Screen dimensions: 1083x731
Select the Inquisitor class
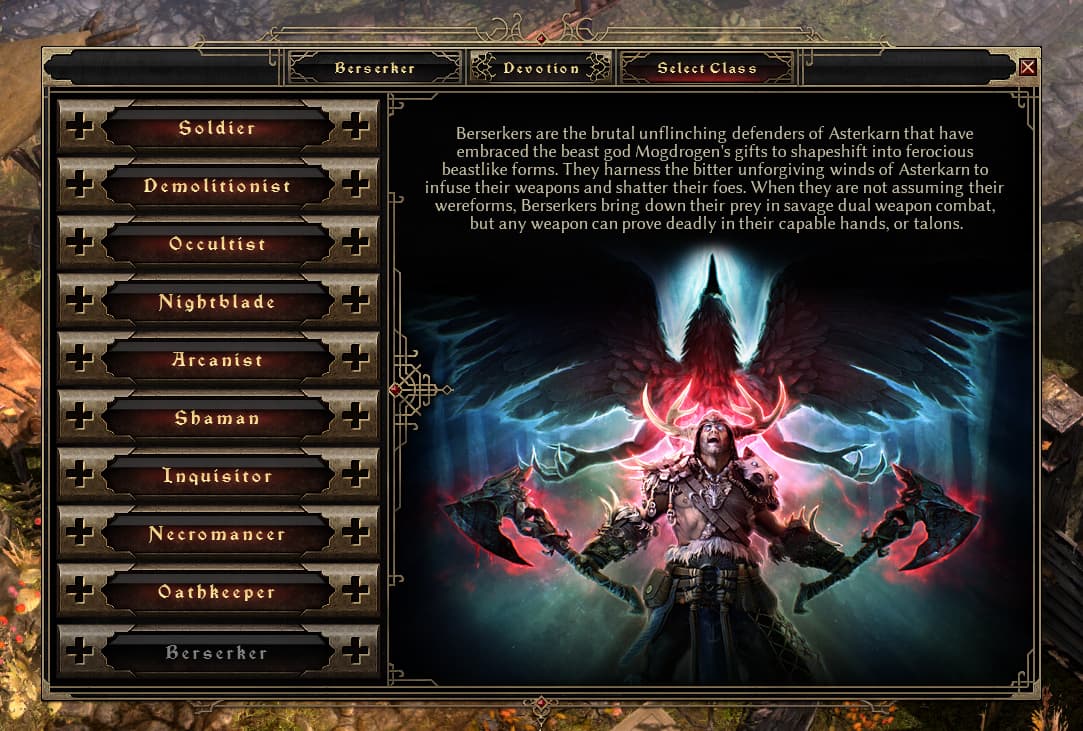217,476
